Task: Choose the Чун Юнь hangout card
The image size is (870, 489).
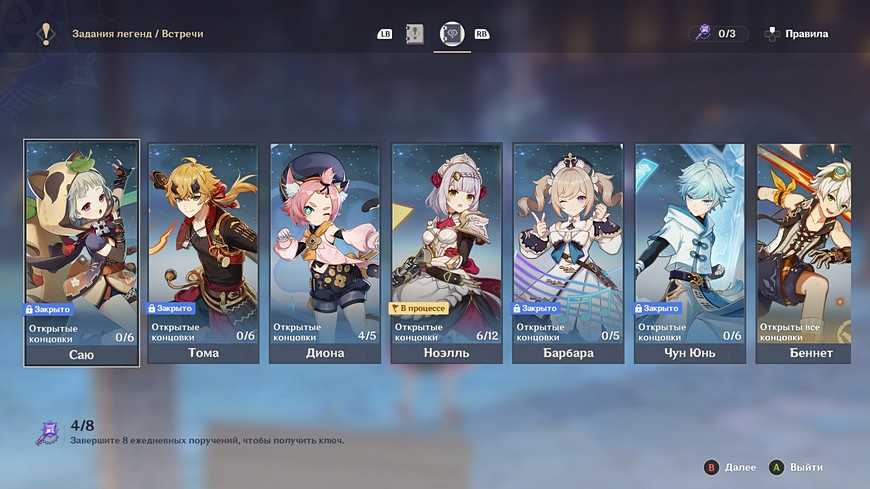Action: click(690, 253)
